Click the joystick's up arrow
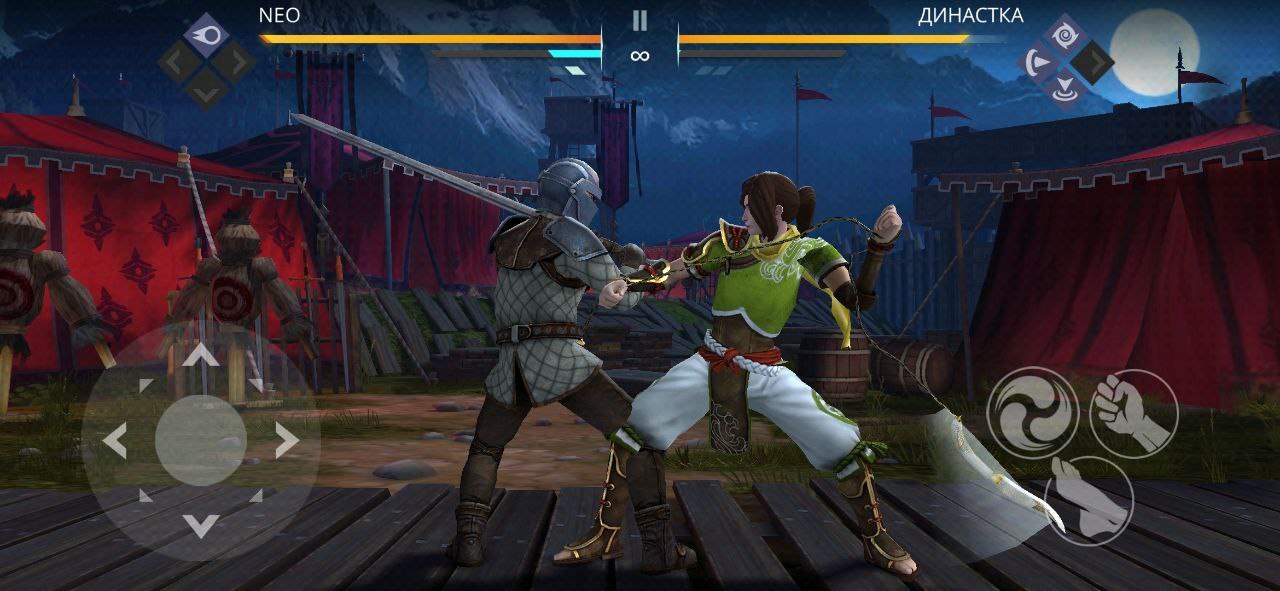 click(201, 356)
